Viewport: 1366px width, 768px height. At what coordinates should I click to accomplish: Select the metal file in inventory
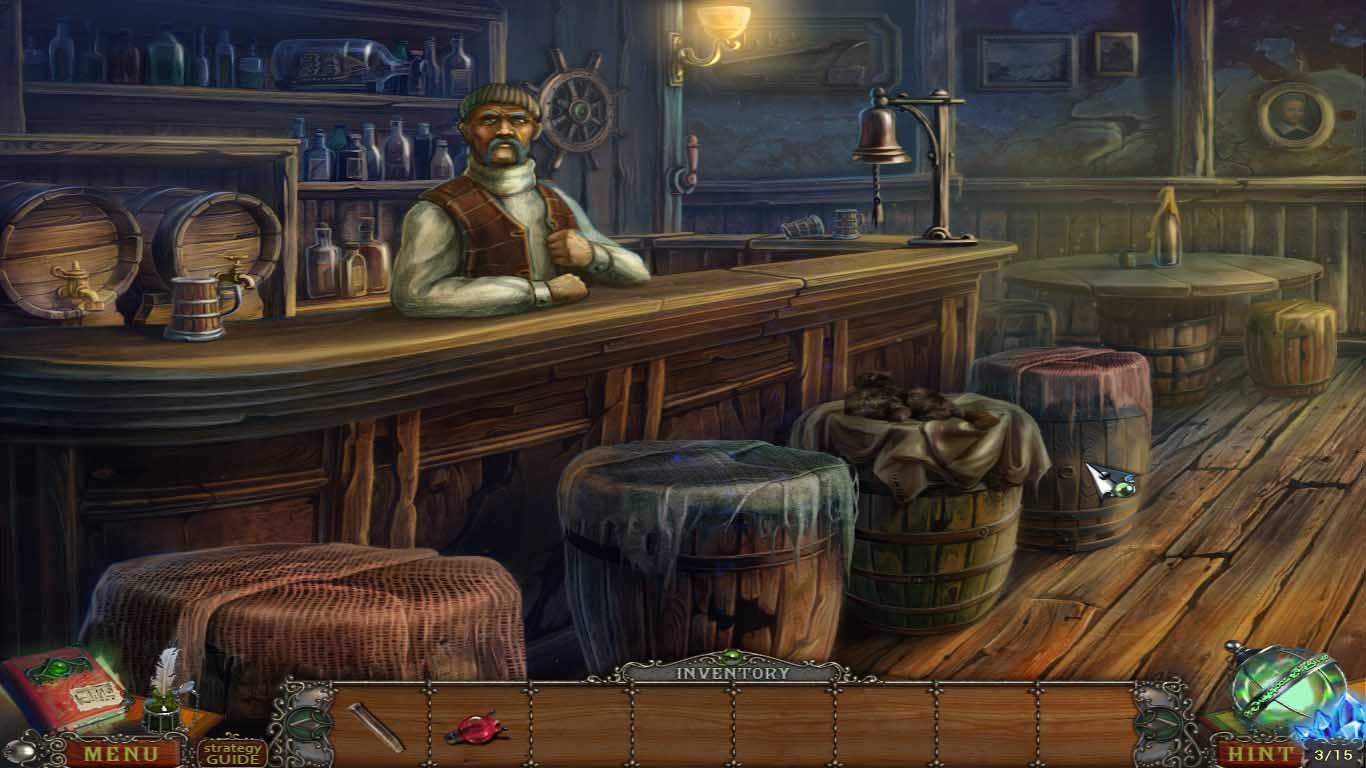pos(377,727)
